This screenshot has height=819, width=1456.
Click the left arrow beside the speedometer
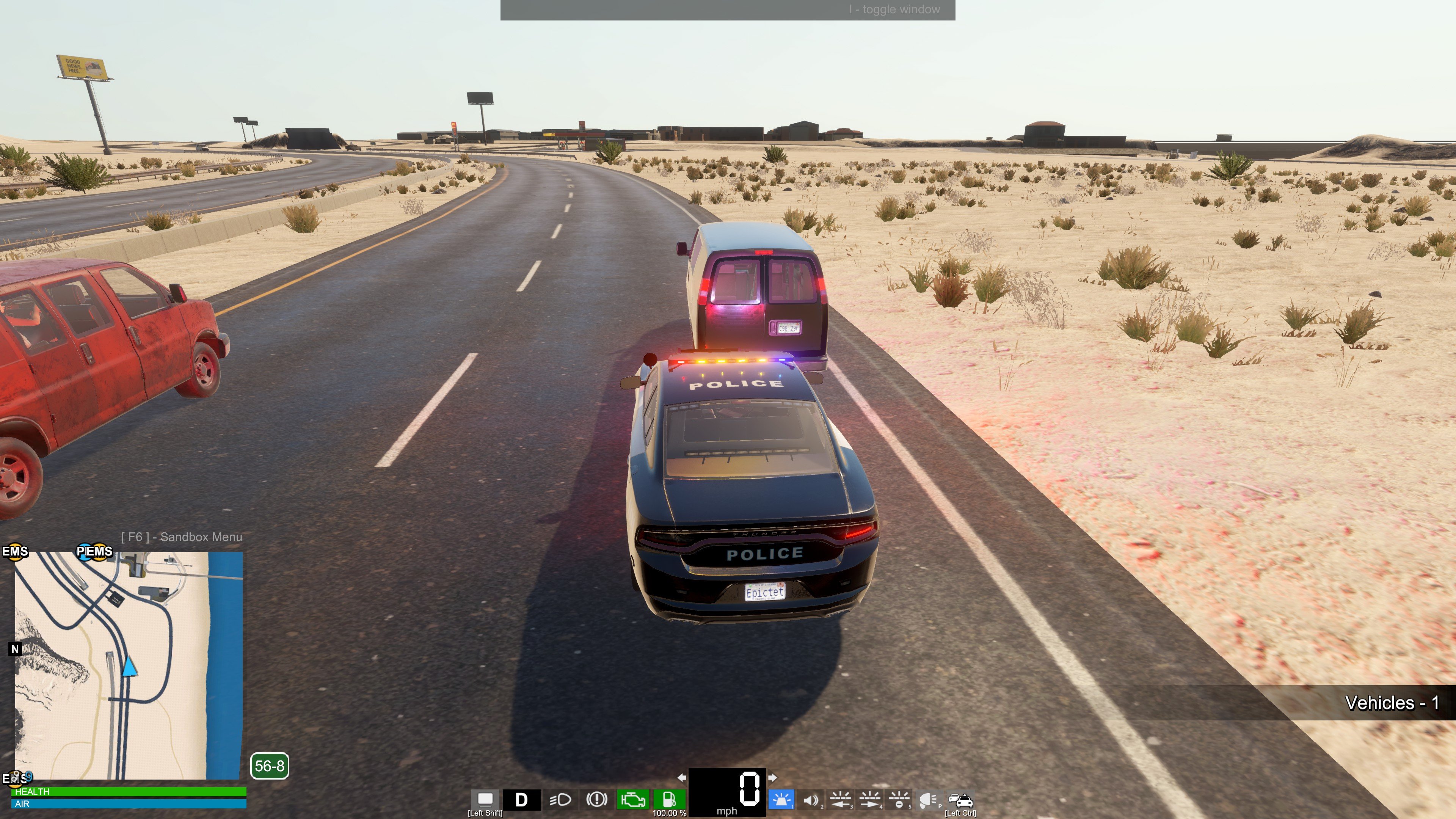tap(682, 777)
